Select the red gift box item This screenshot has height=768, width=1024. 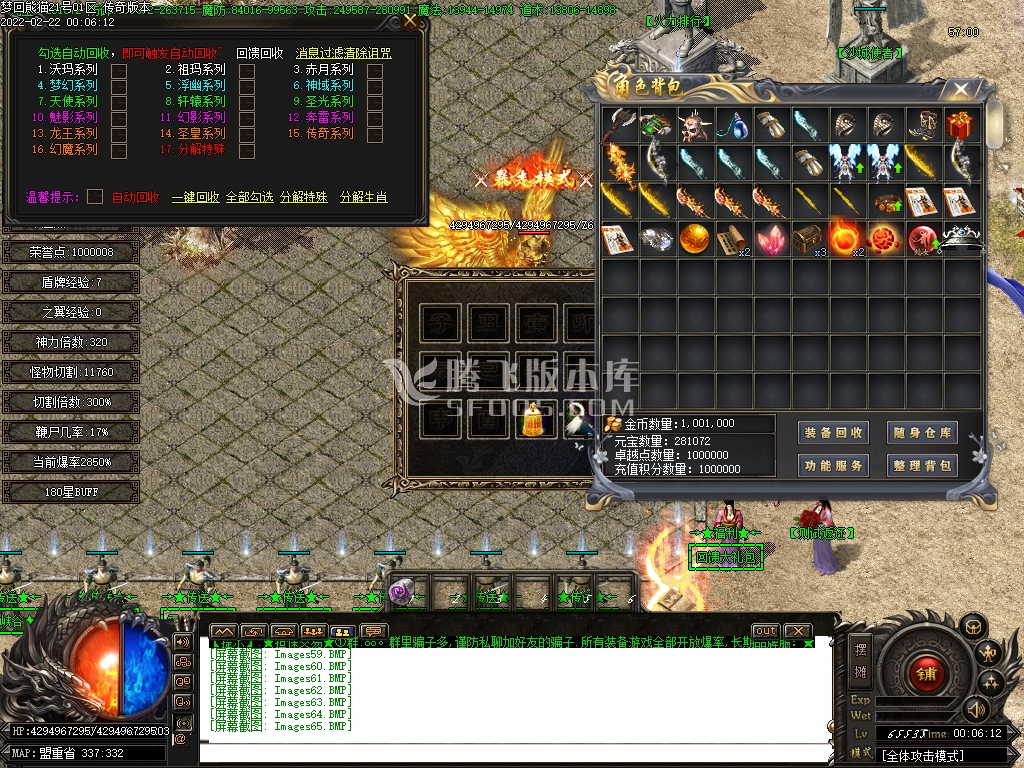point(962,126)
